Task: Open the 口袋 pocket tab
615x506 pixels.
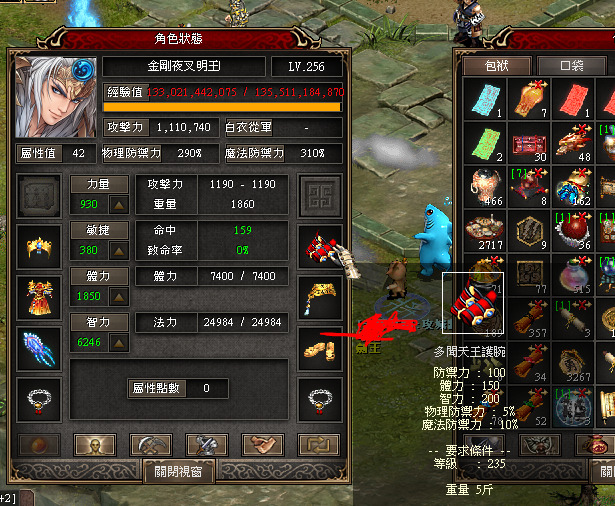Action: click(x=570, y=66)
